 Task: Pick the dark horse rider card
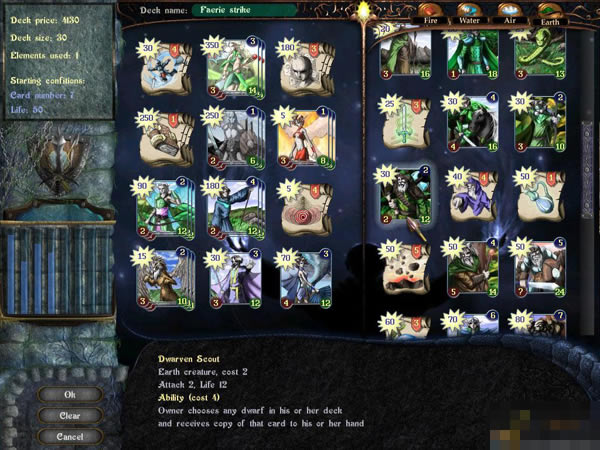[472, 124]
